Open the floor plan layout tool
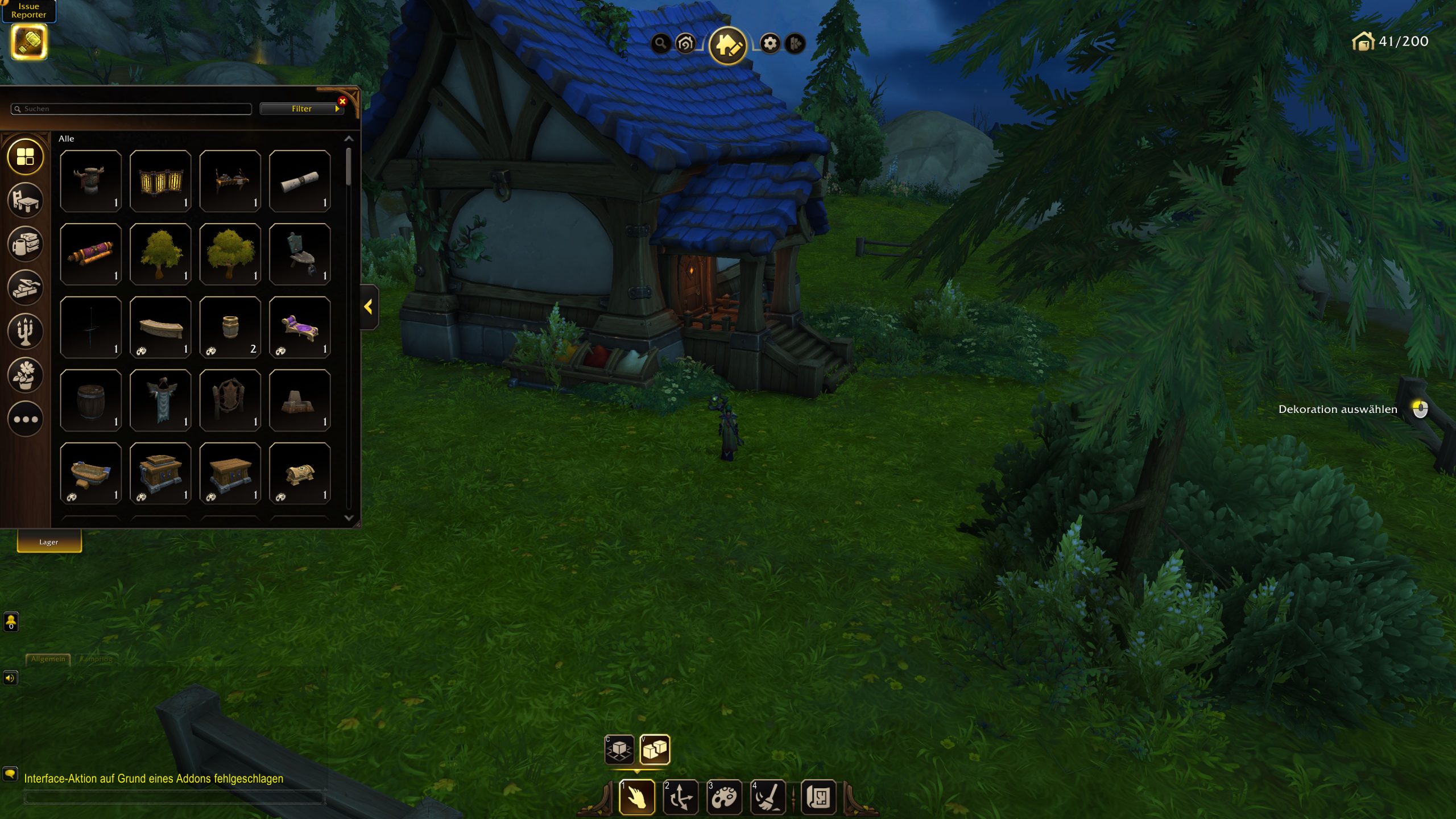The height and width of the screenshot is (819, 1456). point(818,797)
